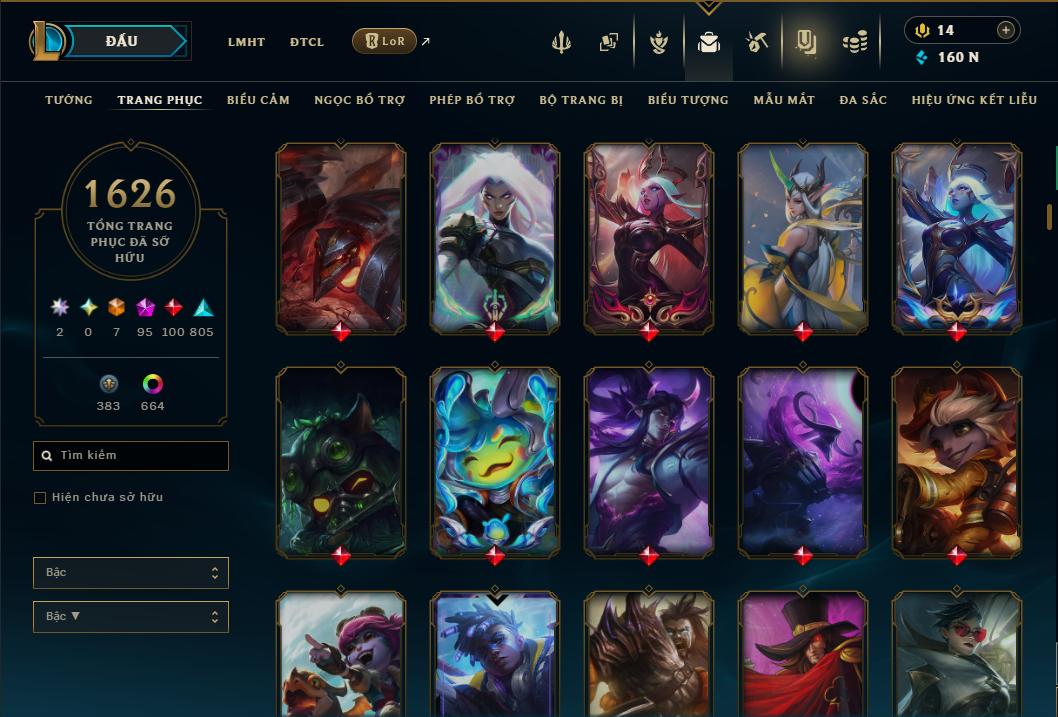Choose the top hat Twisted Fate skin card
Screen dimensions: 1058x717
pyautogui.click(x=803, y=655)
